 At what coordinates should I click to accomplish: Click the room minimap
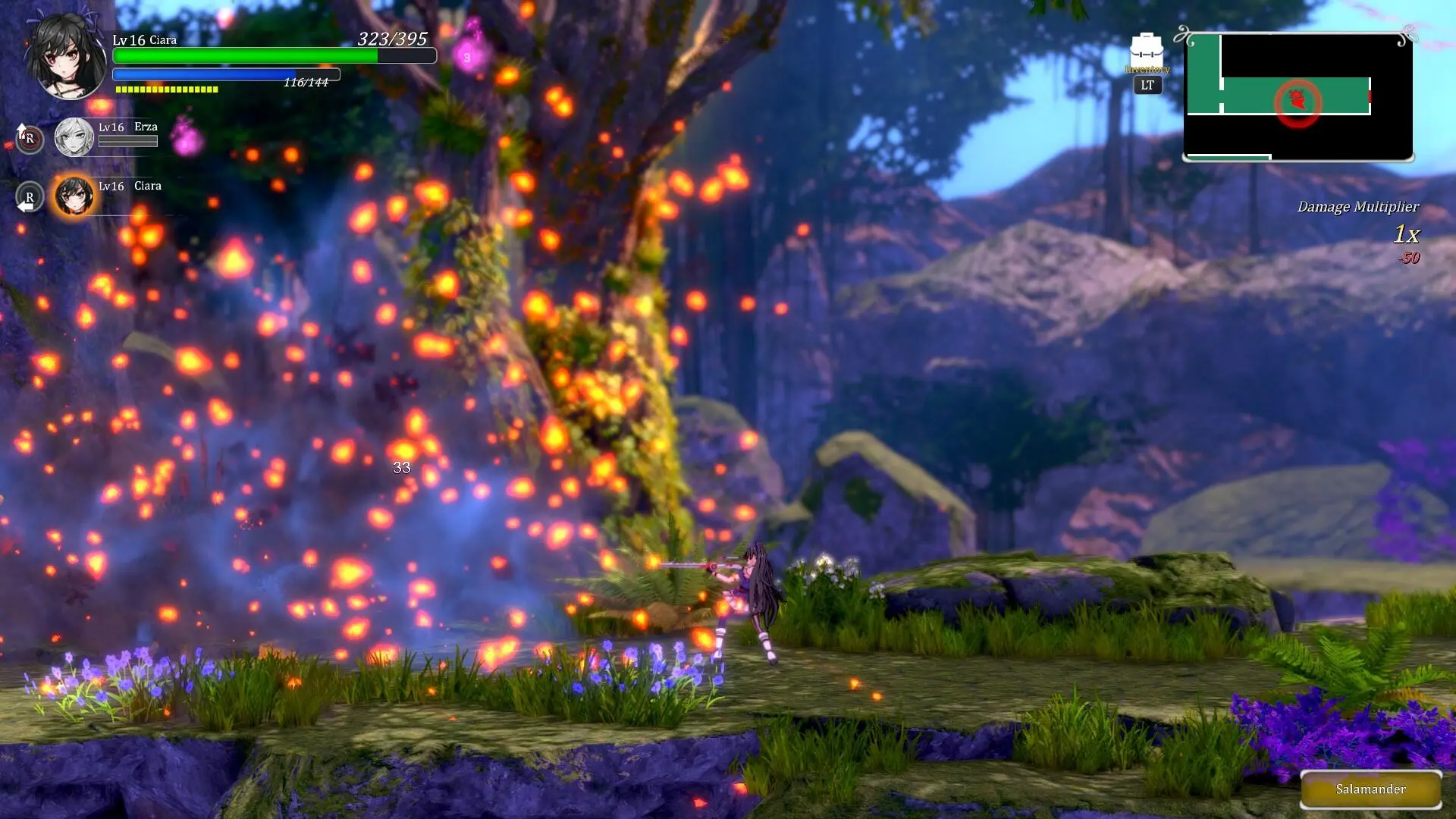pos(1298,97)
